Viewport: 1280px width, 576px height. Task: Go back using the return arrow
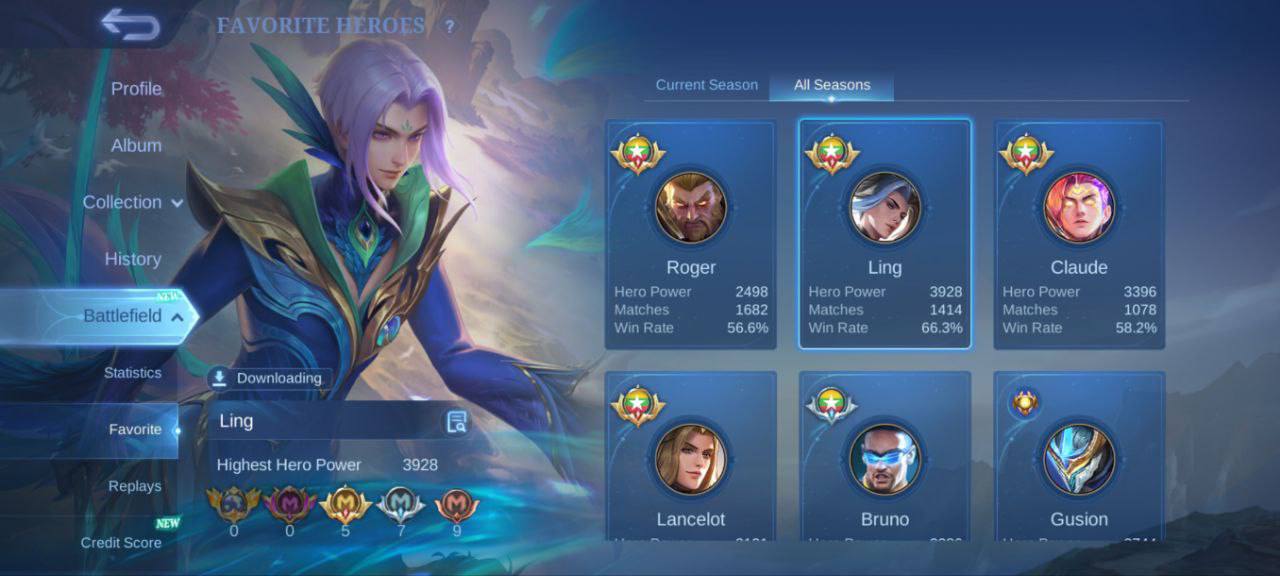coord(130,25)
